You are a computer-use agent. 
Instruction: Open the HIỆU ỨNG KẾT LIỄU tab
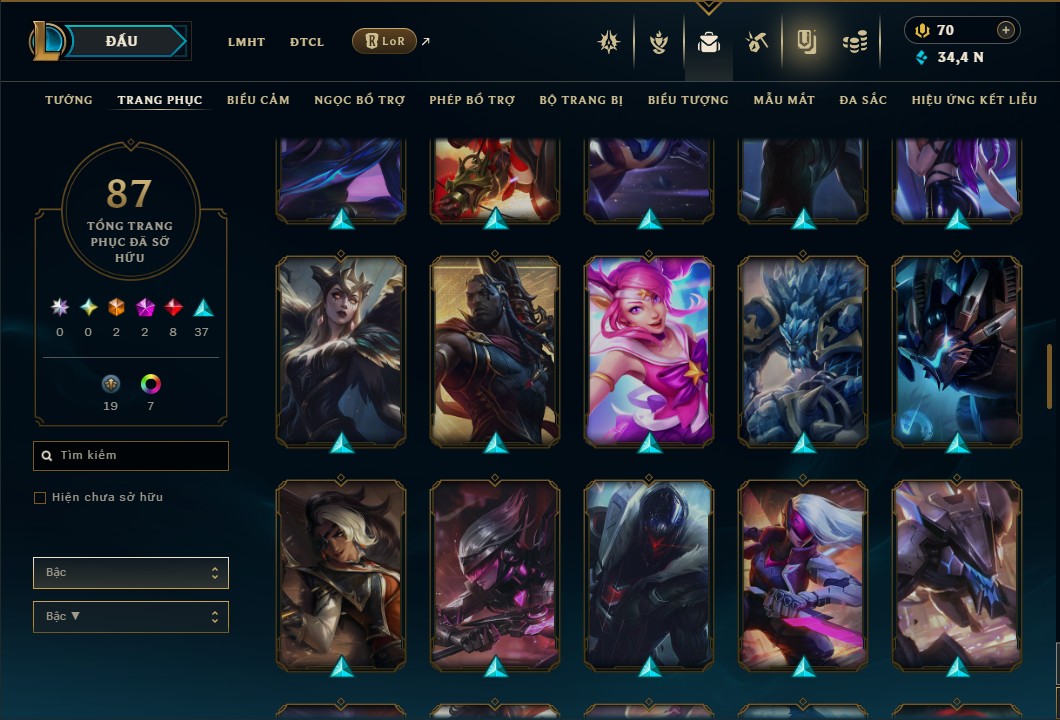coord(975,100)
